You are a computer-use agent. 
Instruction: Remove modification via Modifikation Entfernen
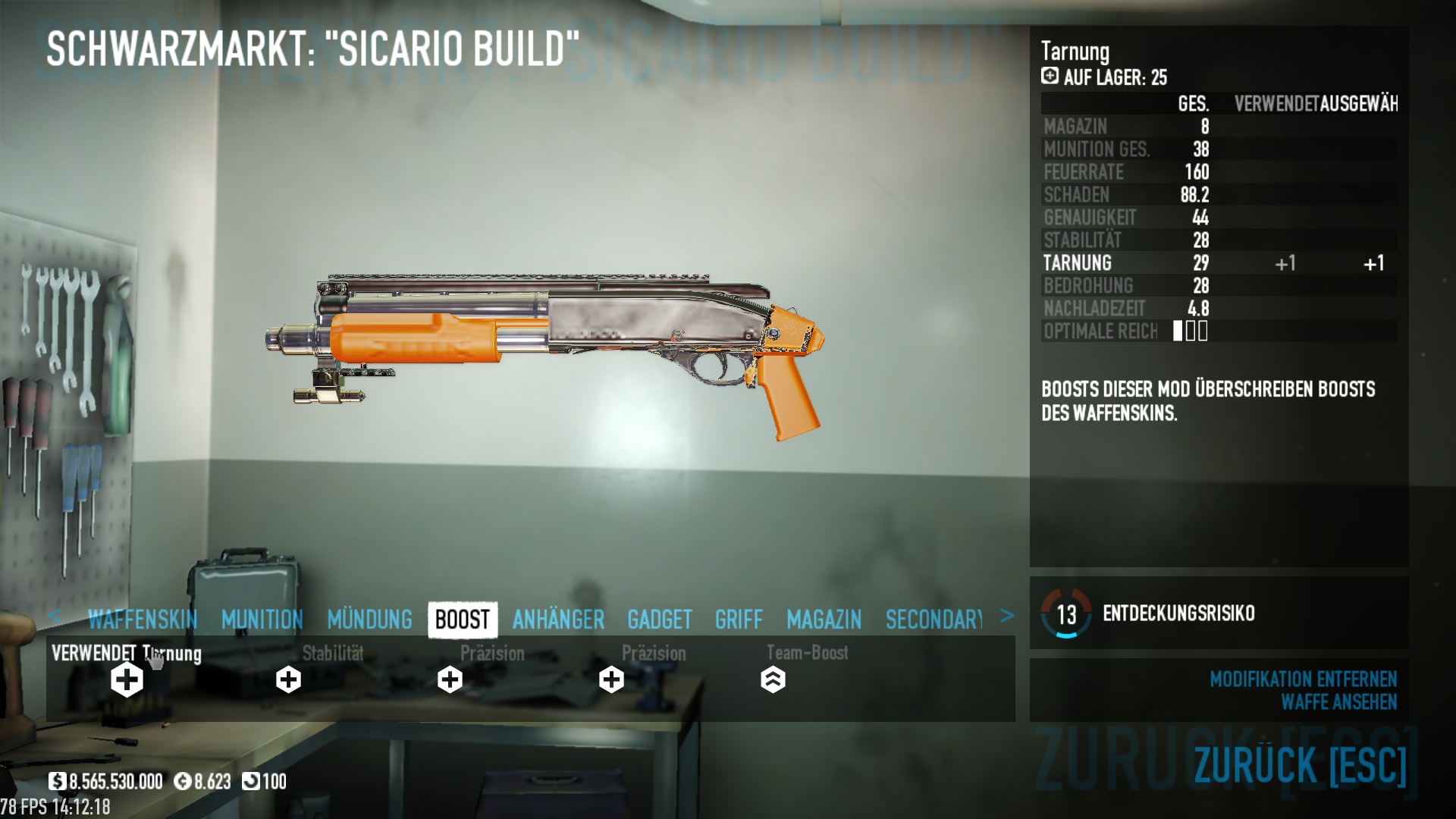(1303, 679)
